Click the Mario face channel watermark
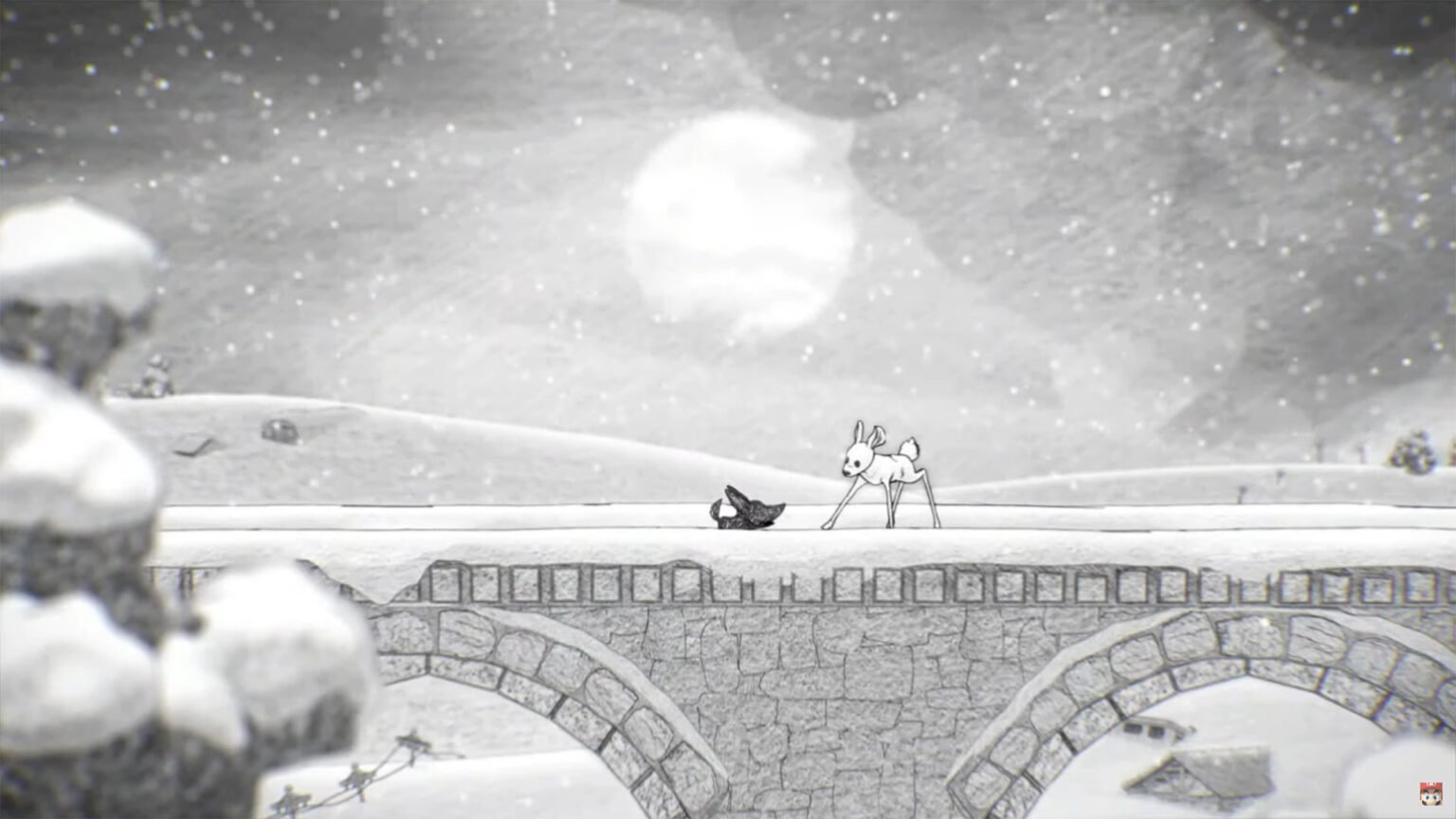Screen dimensions: 1456x819 (1429, 792)
